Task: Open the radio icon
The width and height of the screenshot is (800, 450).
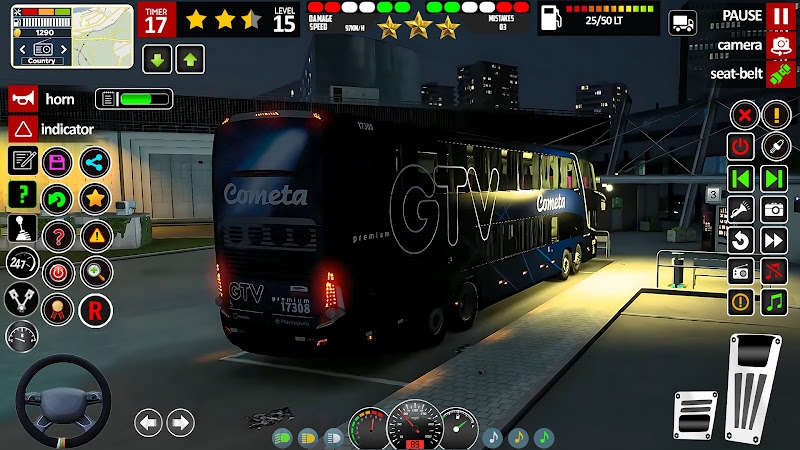Action: point(741,270)
